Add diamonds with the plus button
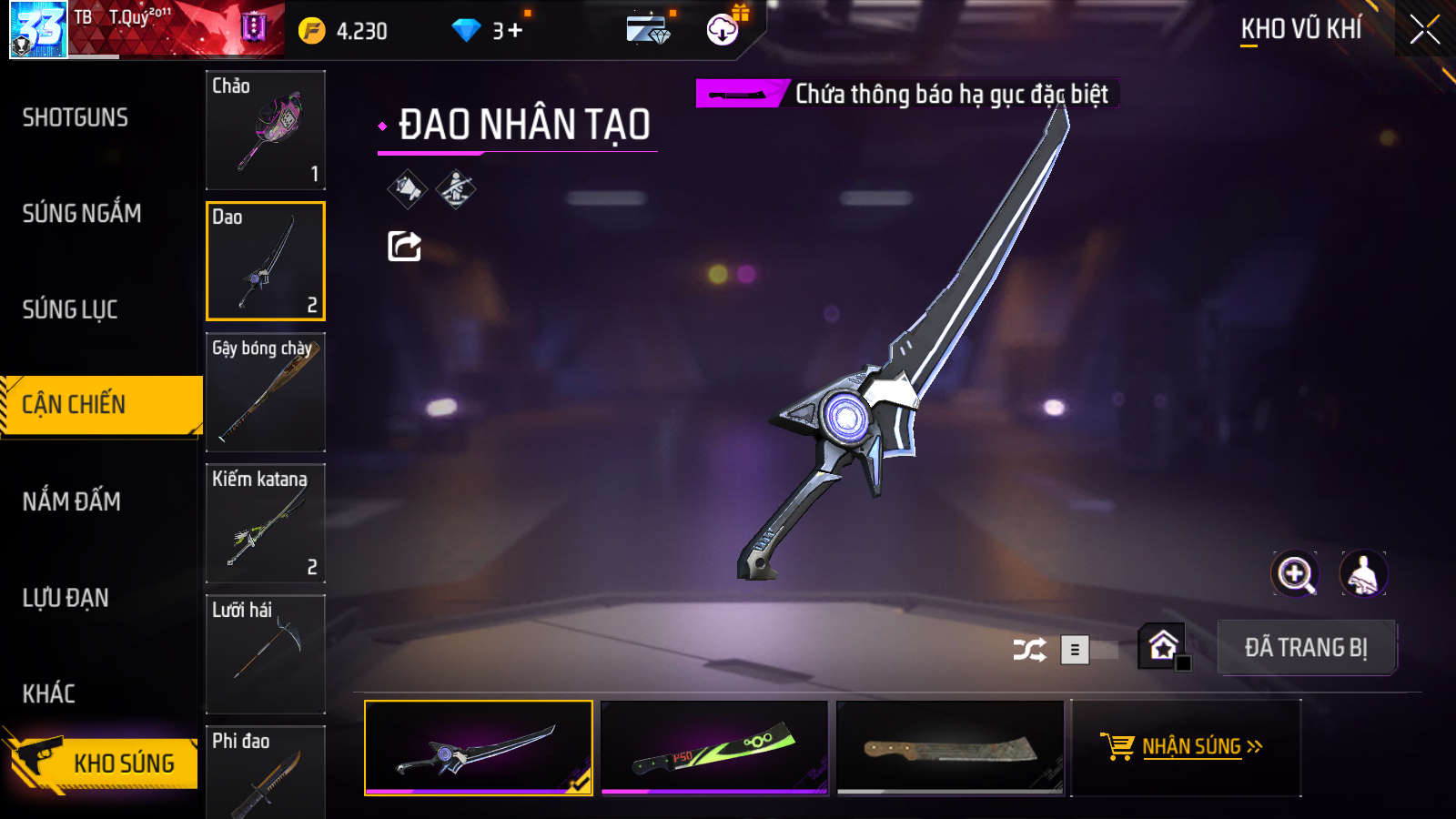Image resolution: width=1456 pixels, height=819 pixels. point(515,31)
